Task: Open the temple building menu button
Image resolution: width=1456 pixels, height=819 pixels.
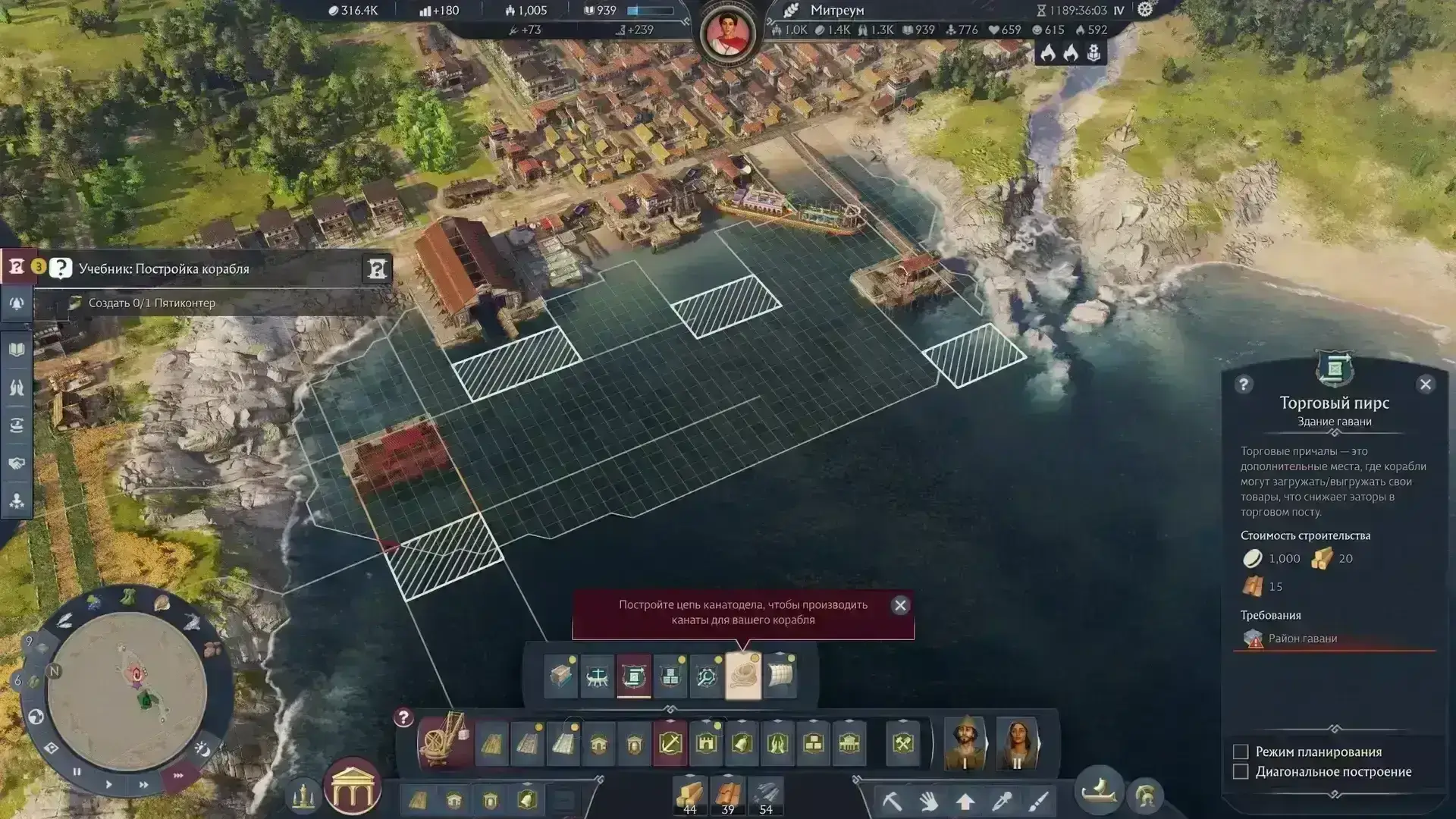Action: tap(352, 787)
